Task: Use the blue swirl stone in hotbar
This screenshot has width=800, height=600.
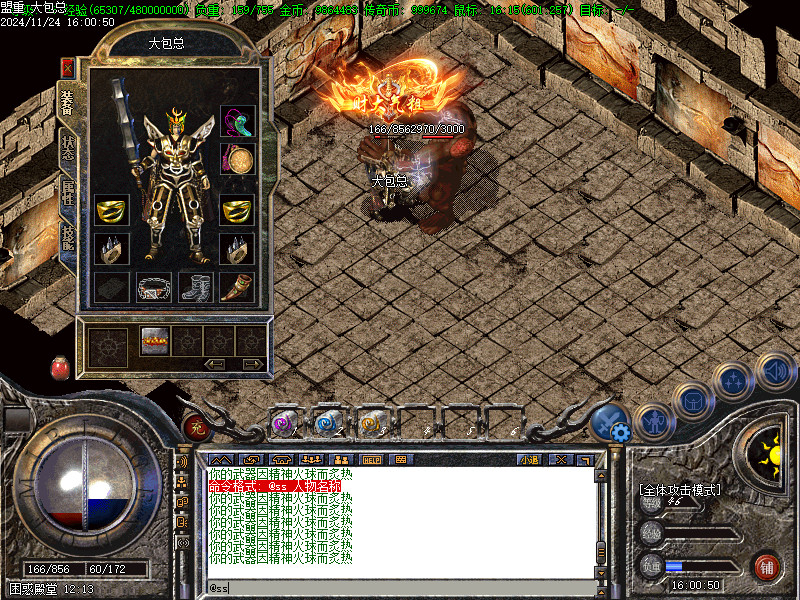Action: [x=327, y=423]
